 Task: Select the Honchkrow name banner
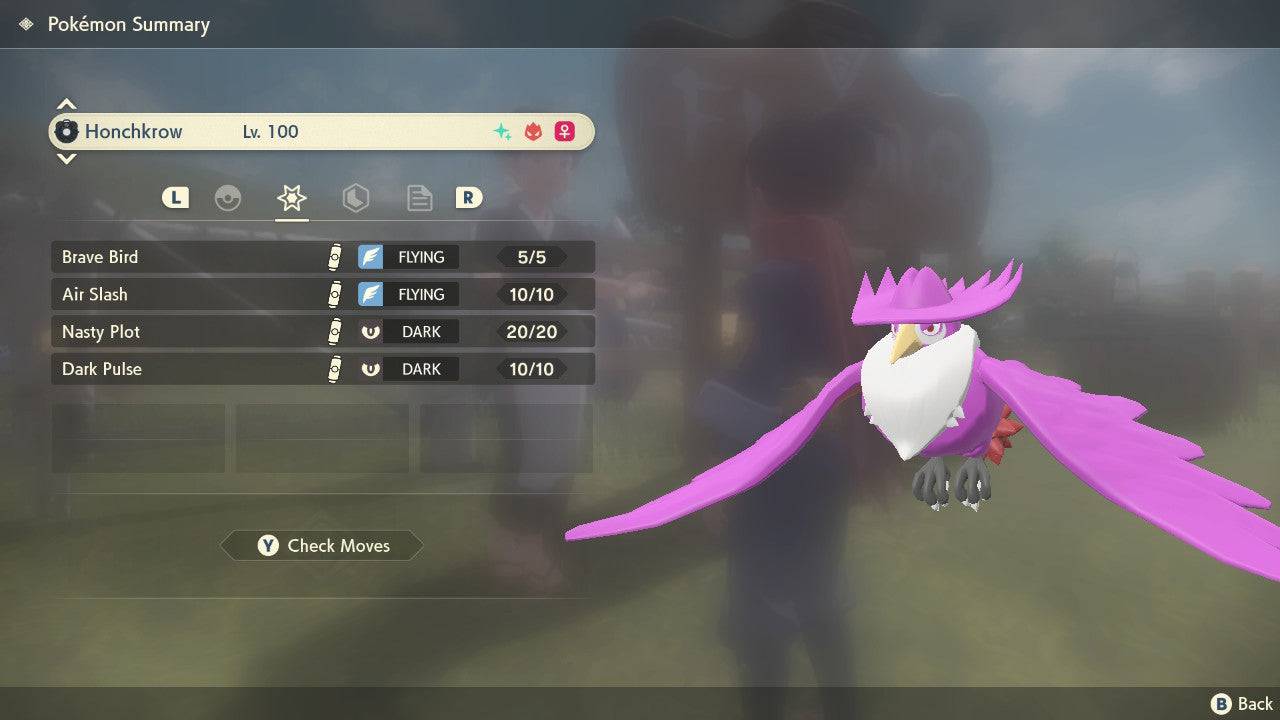pos(322,132)
